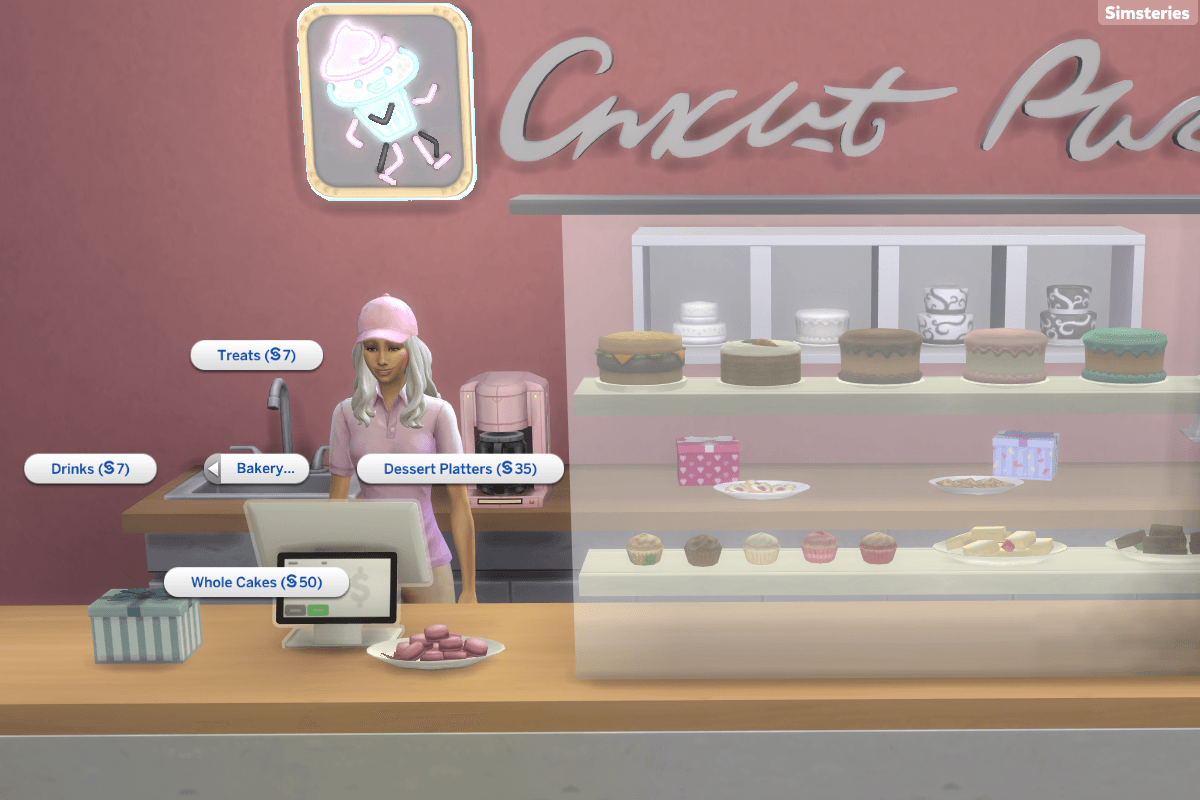Image resolution: width=1200 pixels, height=800 pixels.
Task: Pick the Dessert Platters option
Action: point(460,469)
